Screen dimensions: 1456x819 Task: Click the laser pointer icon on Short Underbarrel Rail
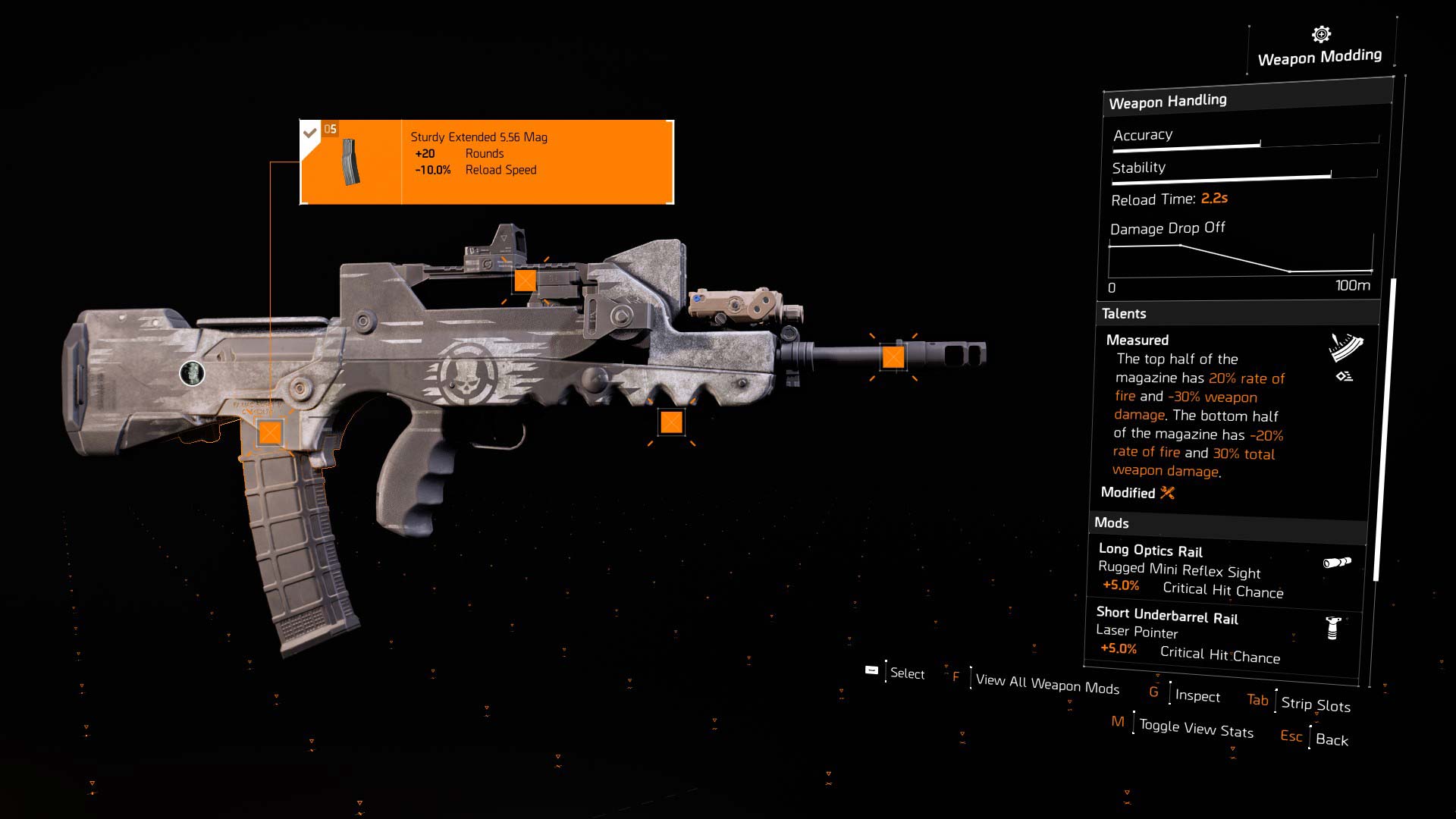coord(1334,629)
